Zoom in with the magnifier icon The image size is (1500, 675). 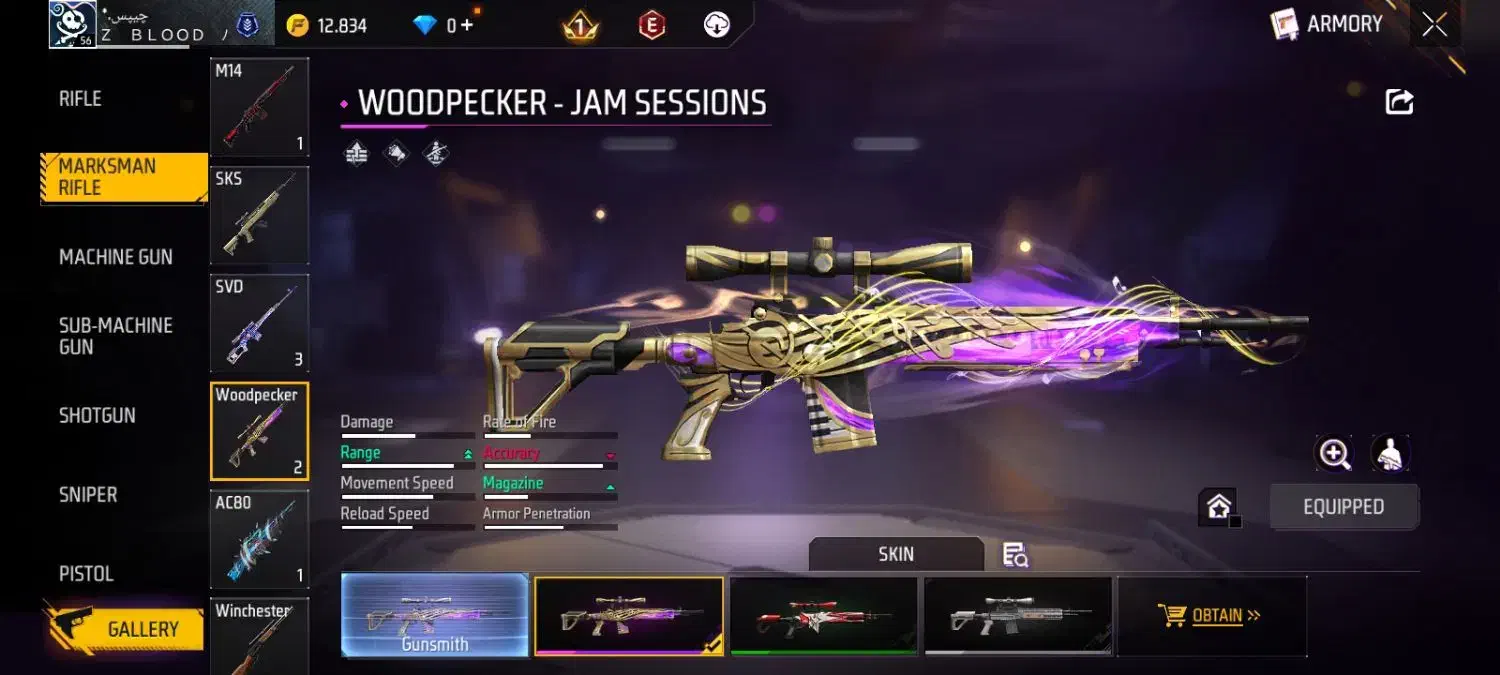tap(1335, 454)
